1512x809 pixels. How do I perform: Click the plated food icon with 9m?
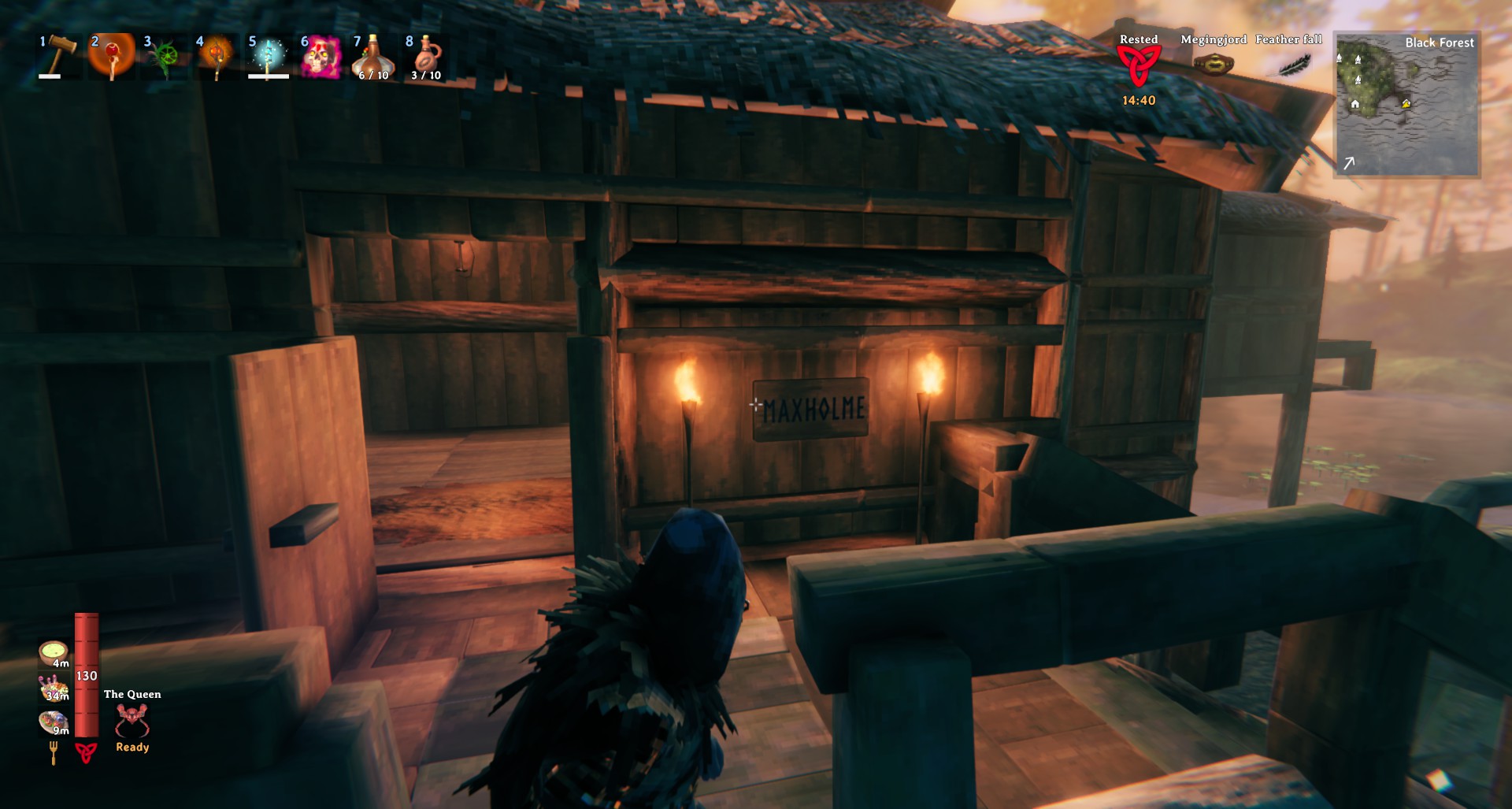pos(54,722)
